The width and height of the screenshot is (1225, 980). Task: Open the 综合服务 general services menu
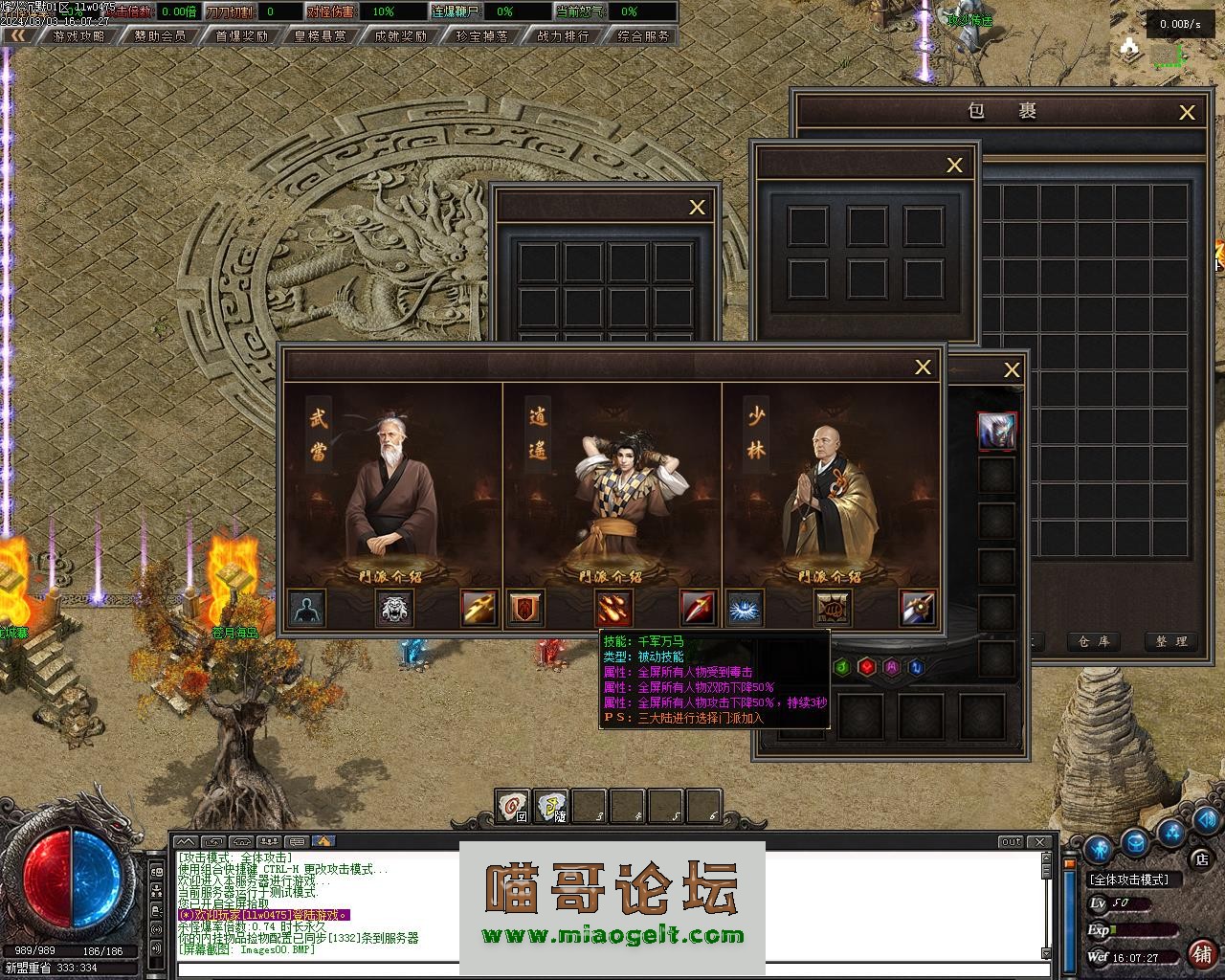click(x=643, y=35)
